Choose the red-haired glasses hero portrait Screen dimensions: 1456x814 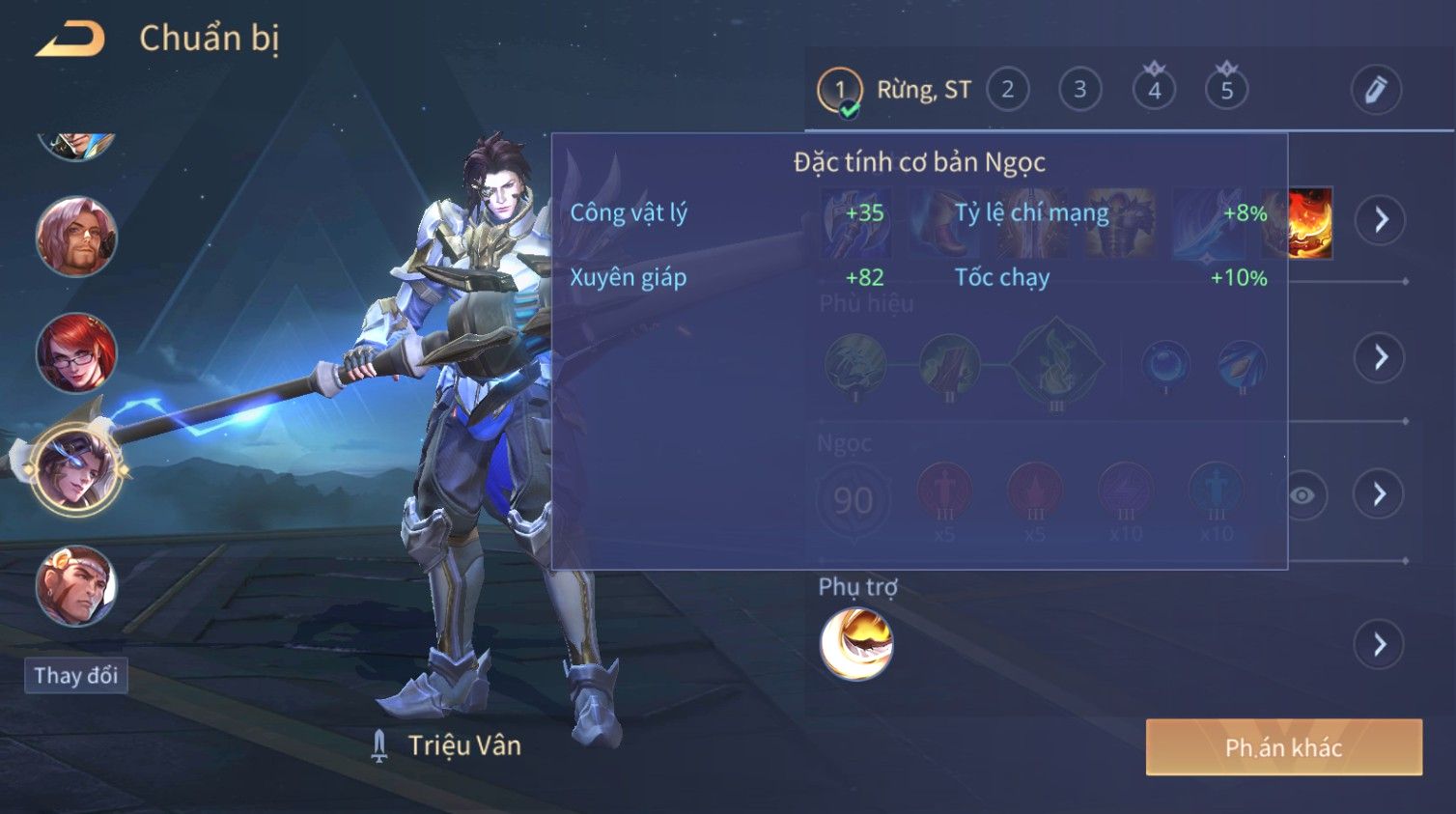(x=76, y=353)
